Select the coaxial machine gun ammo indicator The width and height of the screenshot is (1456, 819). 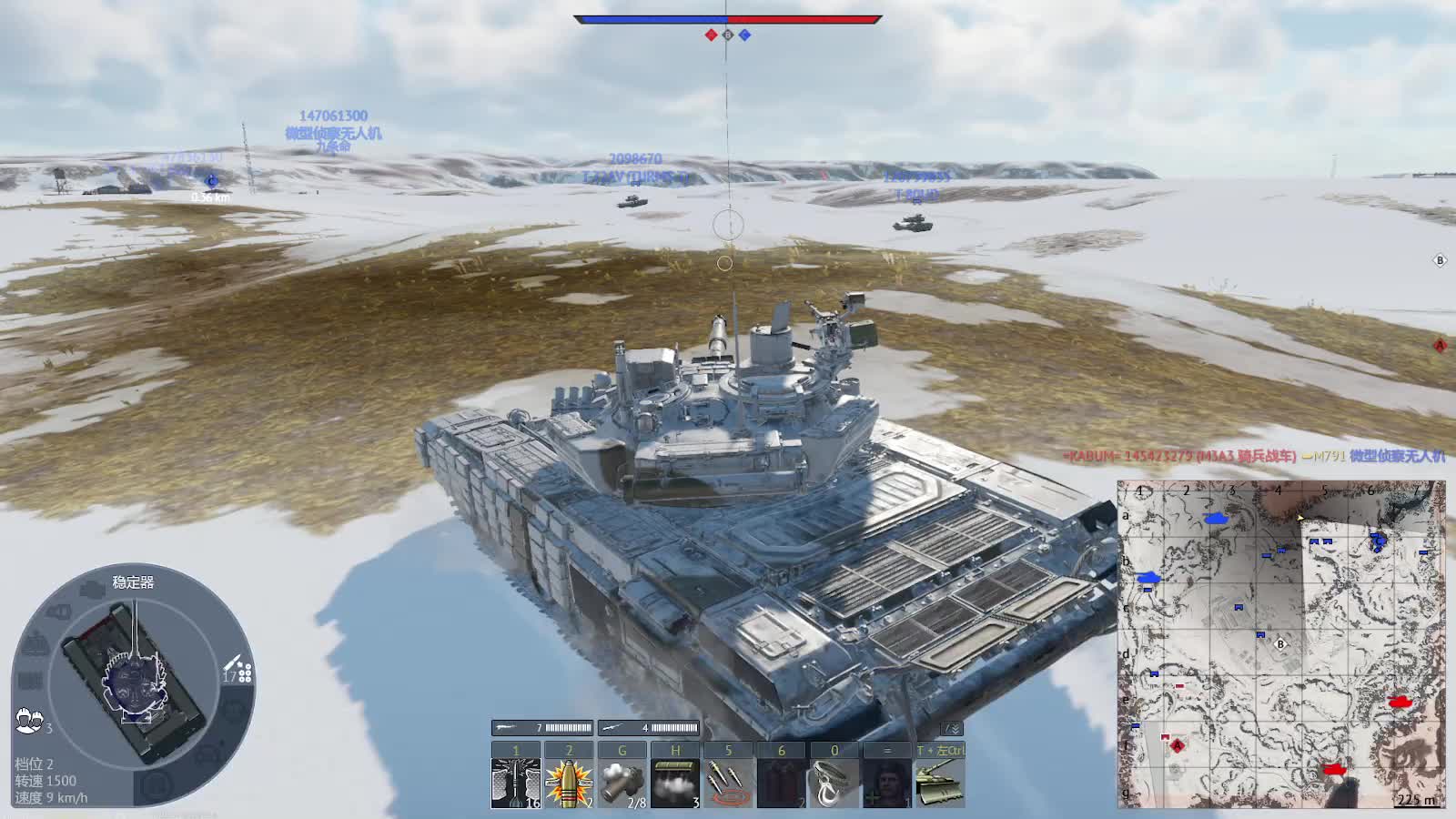click(649, 728)
